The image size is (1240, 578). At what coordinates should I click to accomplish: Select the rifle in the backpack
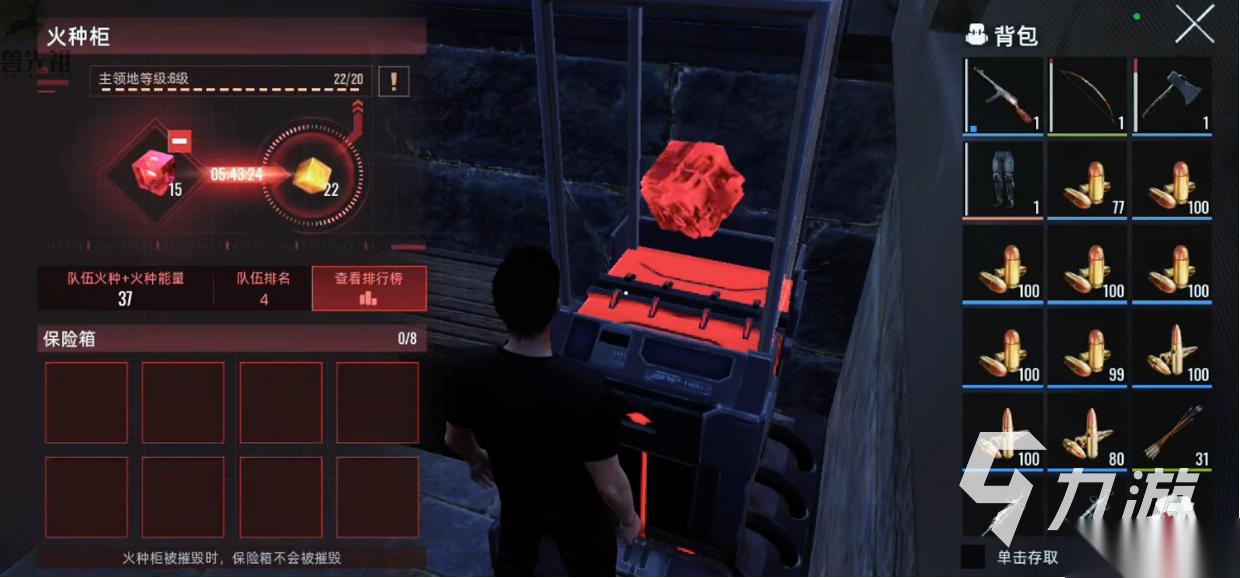(x=1003, y=96)
